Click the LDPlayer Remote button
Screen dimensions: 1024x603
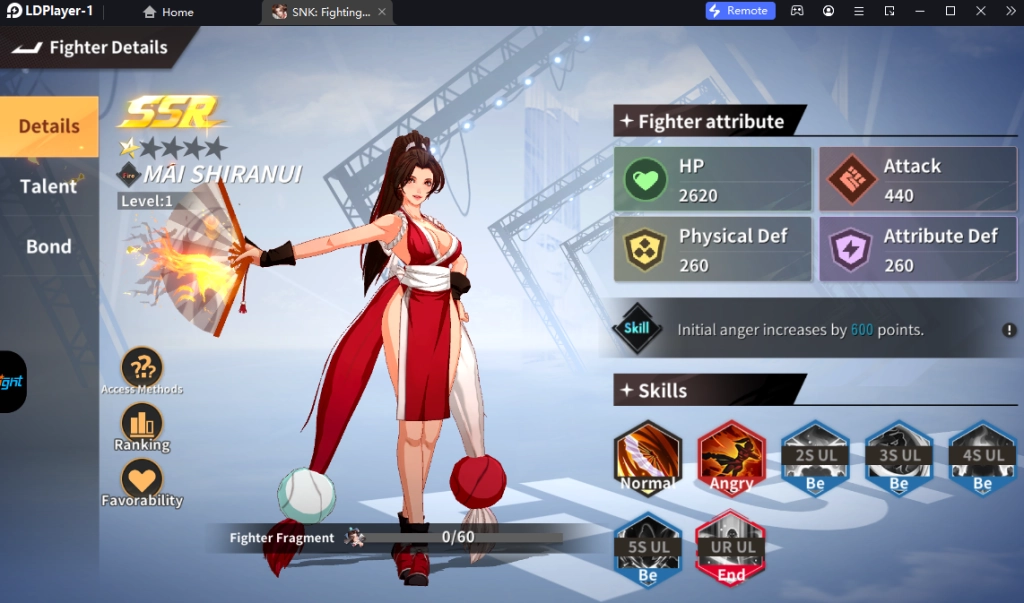tap(741, 11)
